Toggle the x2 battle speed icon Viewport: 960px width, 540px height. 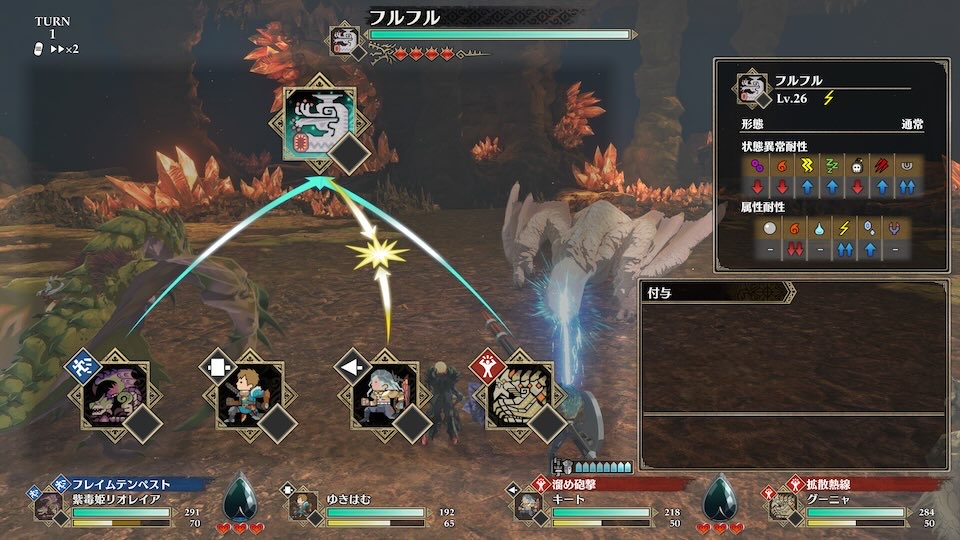(x=64, y=48)
